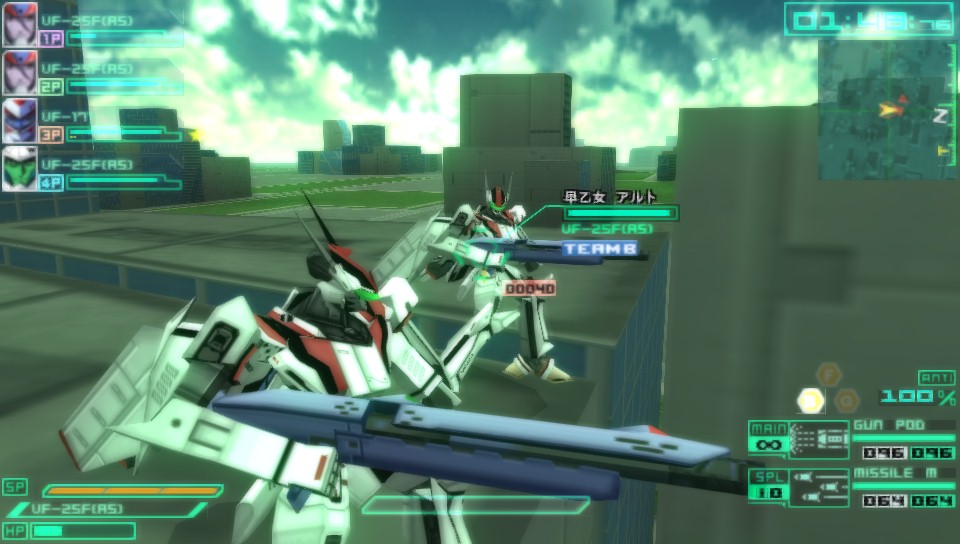Open the radar minimap

click(887, 110)
